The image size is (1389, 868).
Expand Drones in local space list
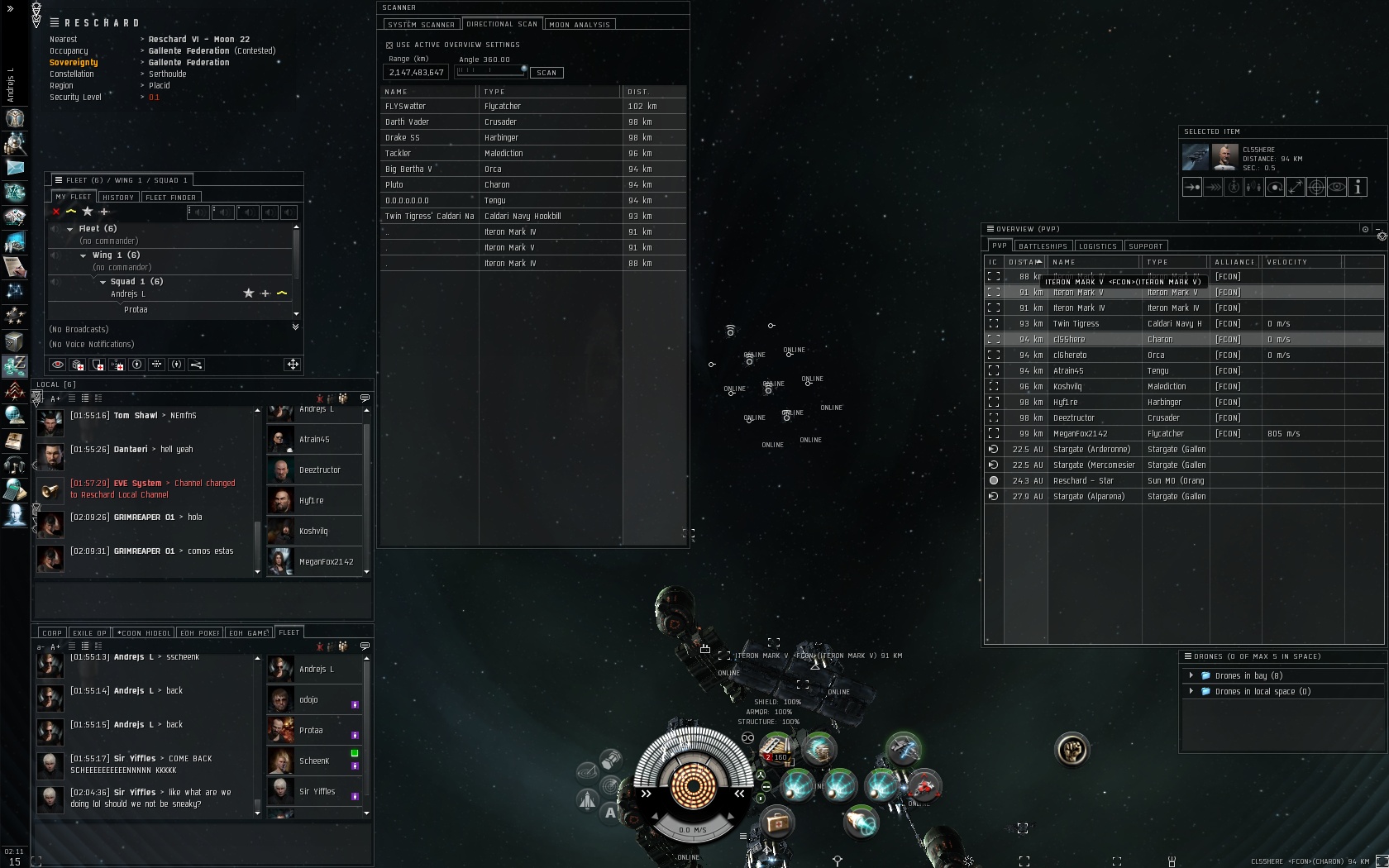(1191, 692)
